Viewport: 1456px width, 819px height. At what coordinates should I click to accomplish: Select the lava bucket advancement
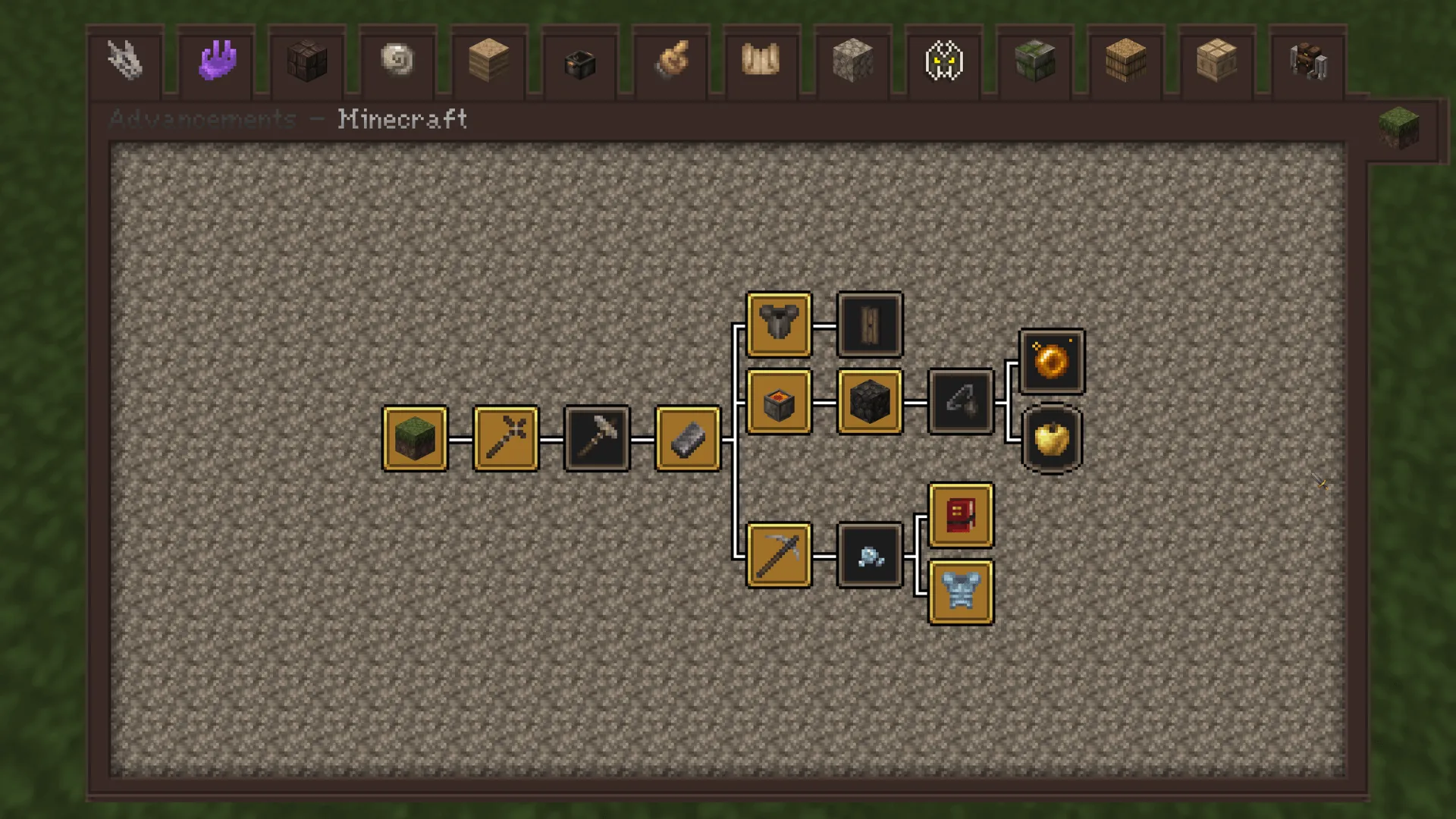coord(779,402)
